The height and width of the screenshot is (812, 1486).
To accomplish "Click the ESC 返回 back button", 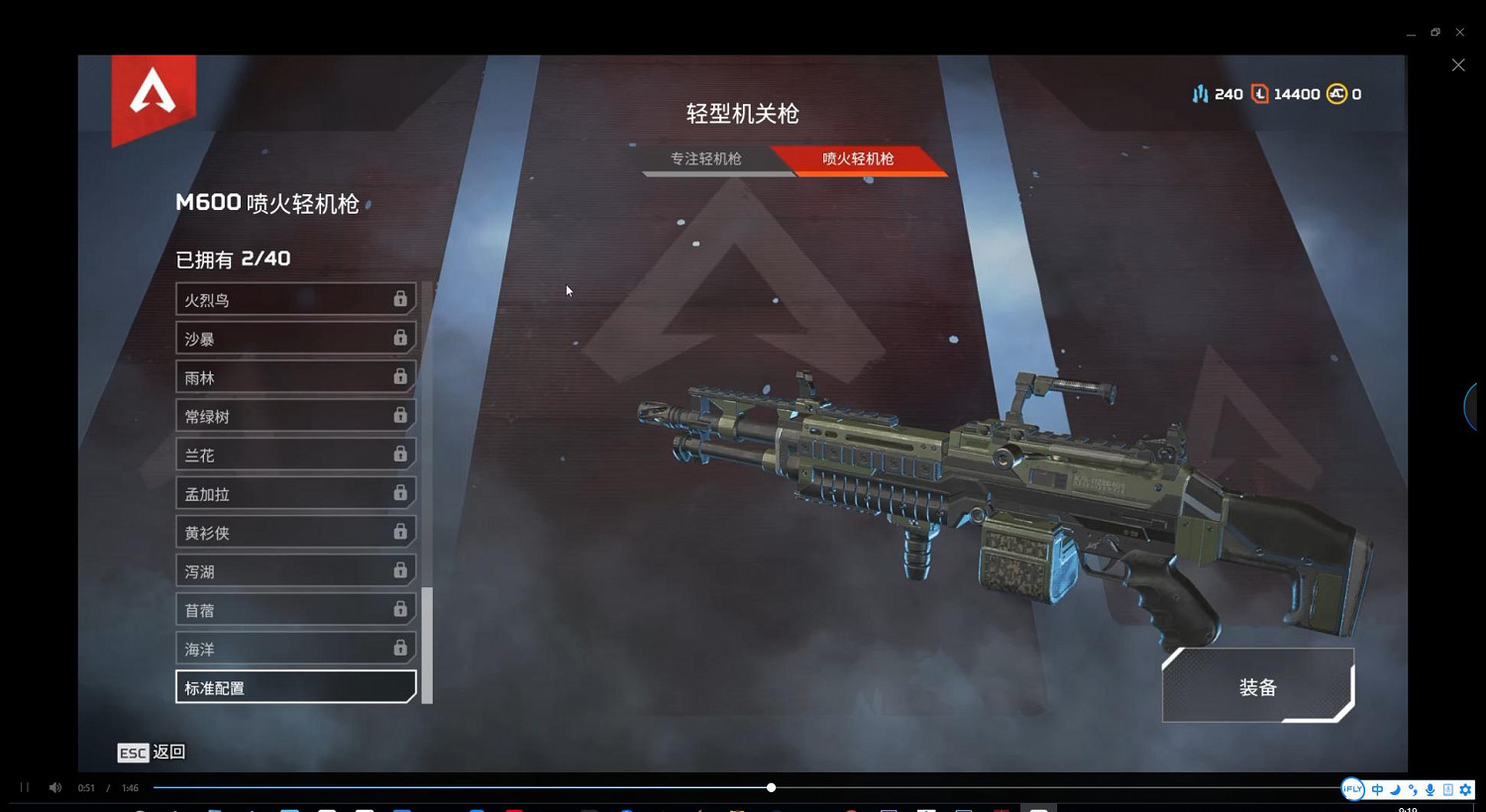I will [151, 753].
